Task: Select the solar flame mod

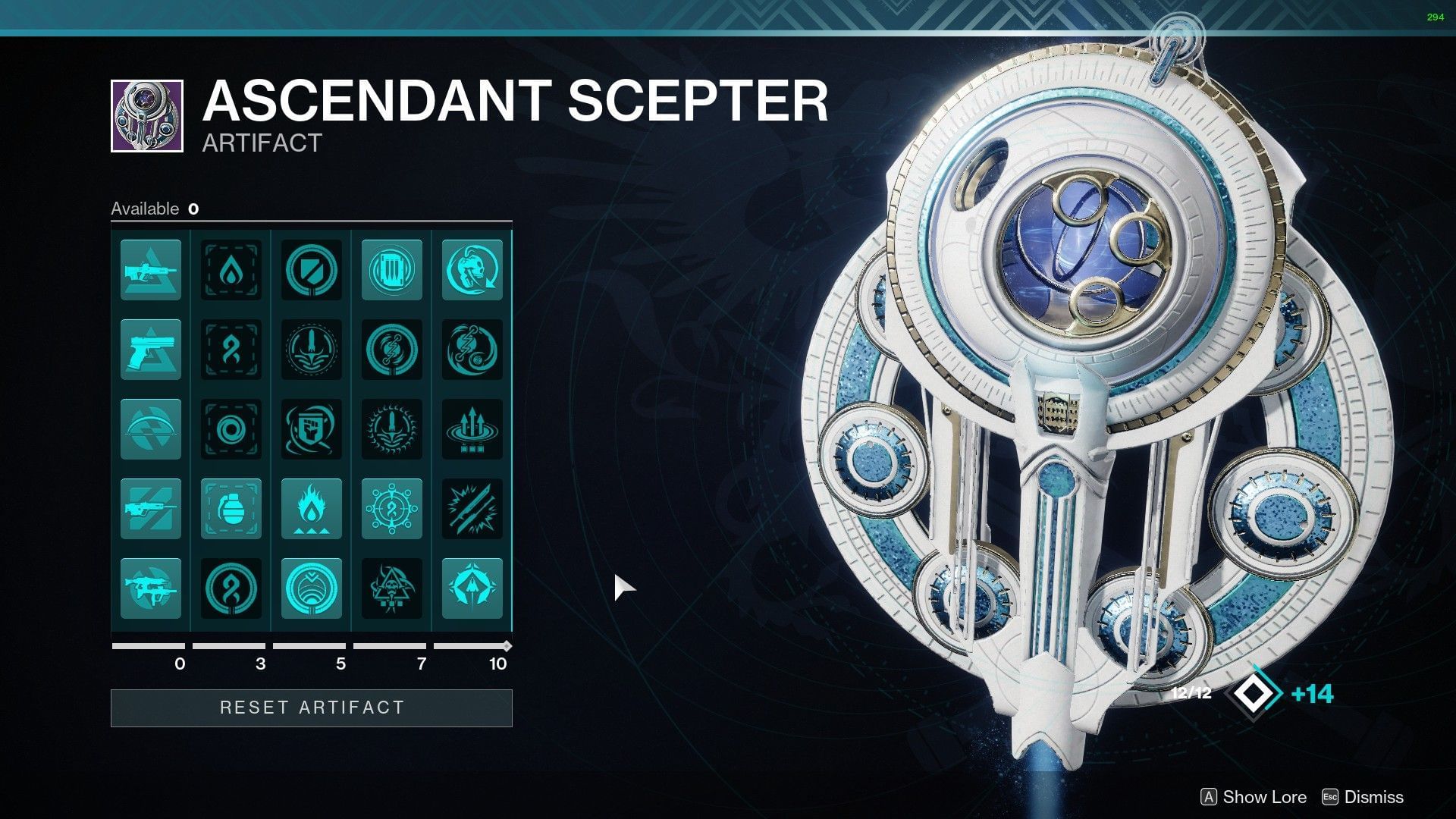Action: coord(312,508)
